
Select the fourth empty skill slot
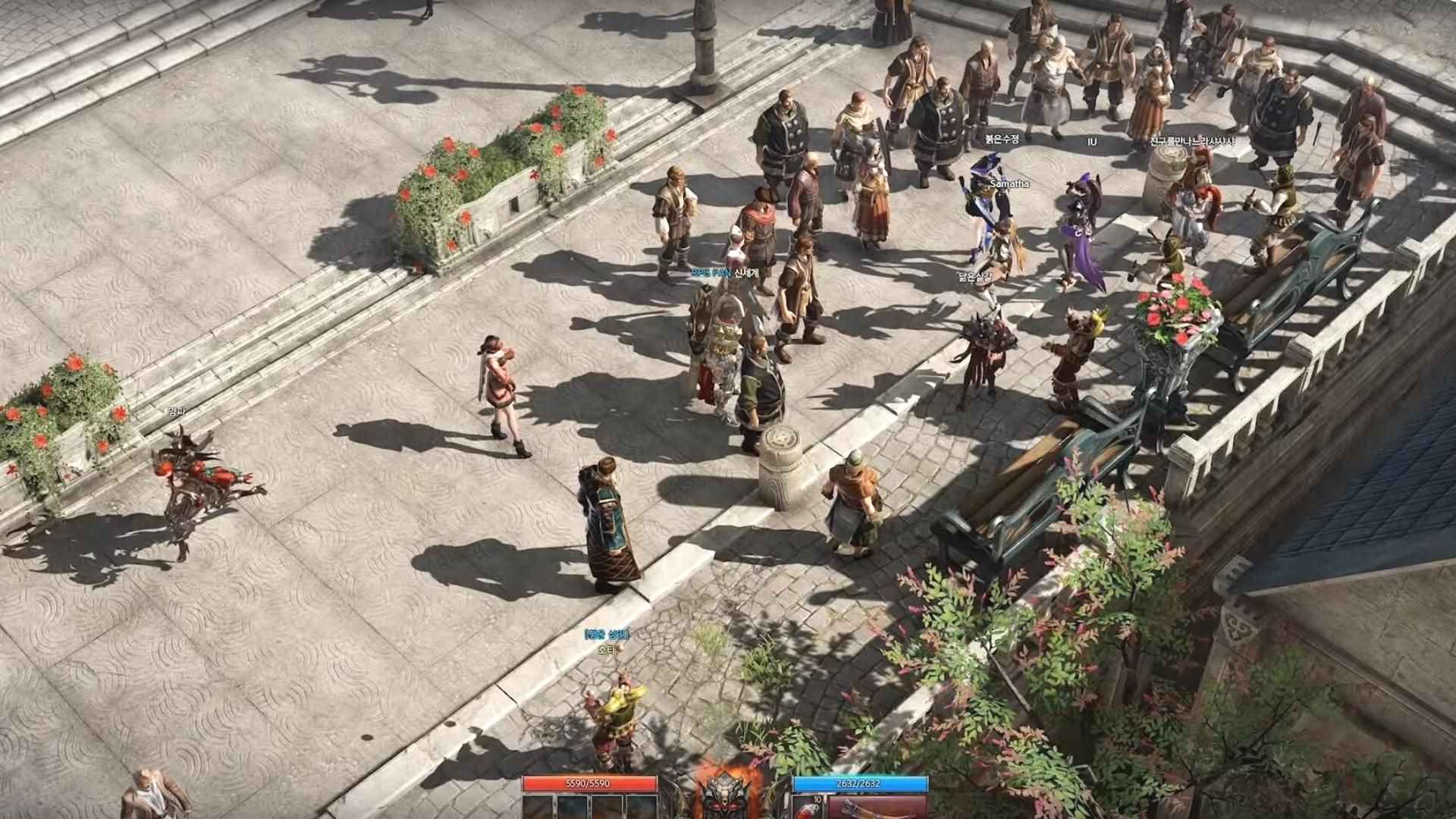tap(643, 810)
